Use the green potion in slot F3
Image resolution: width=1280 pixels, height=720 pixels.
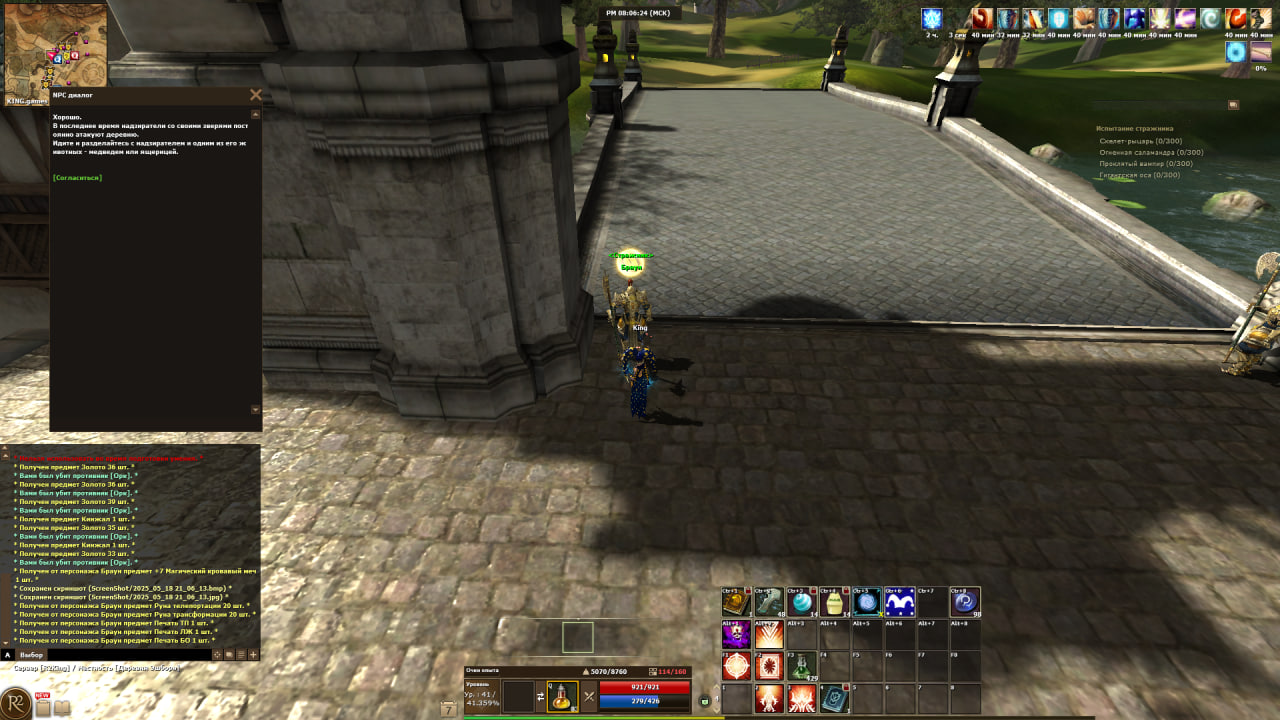801,666
